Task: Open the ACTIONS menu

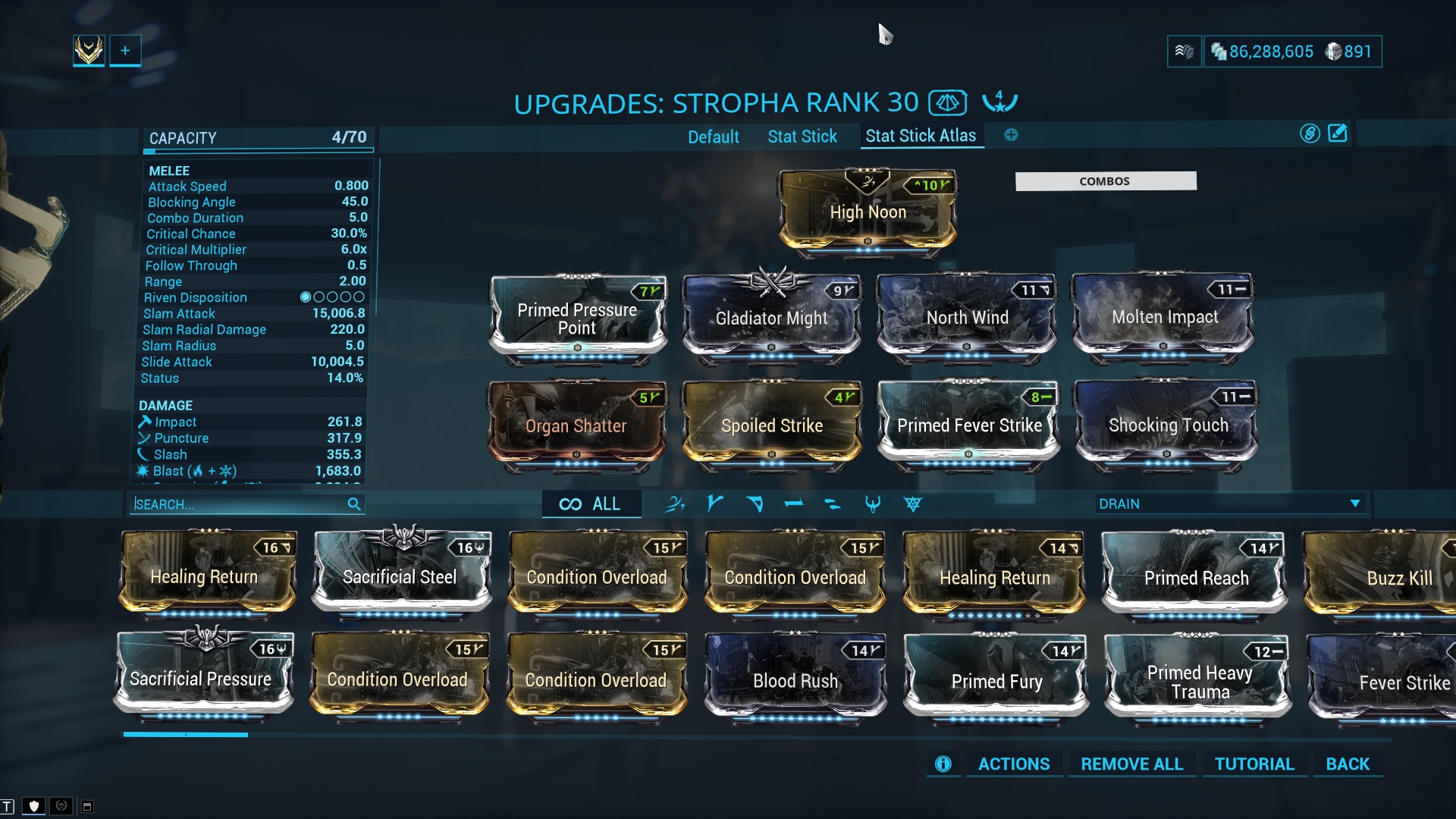Action: 1014,764
